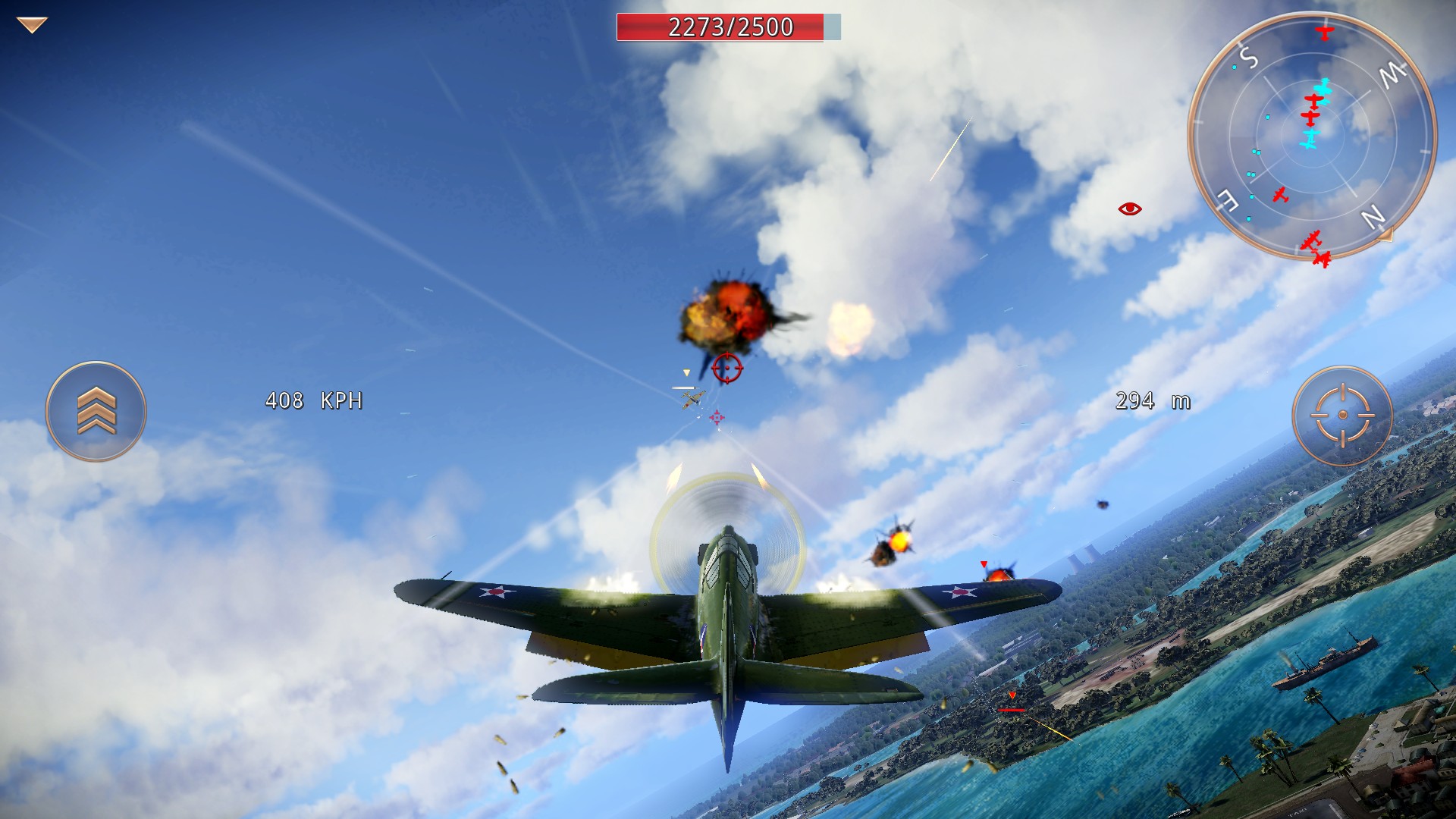The image size is (1456, 819).
Task: Click the circular compass radar minimap
Action: [1311, 136]
